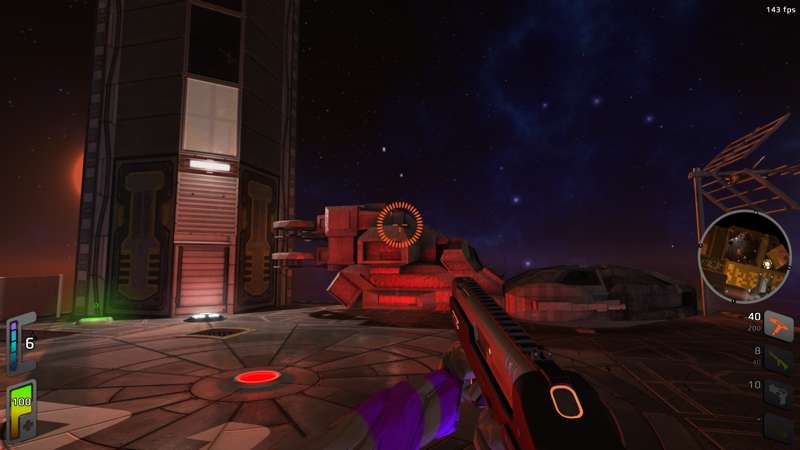Image resolution: width=800 pixels, height=450 pixels.
Task: Switch to the green rifle weapon slot
Action: pos(779,359)
